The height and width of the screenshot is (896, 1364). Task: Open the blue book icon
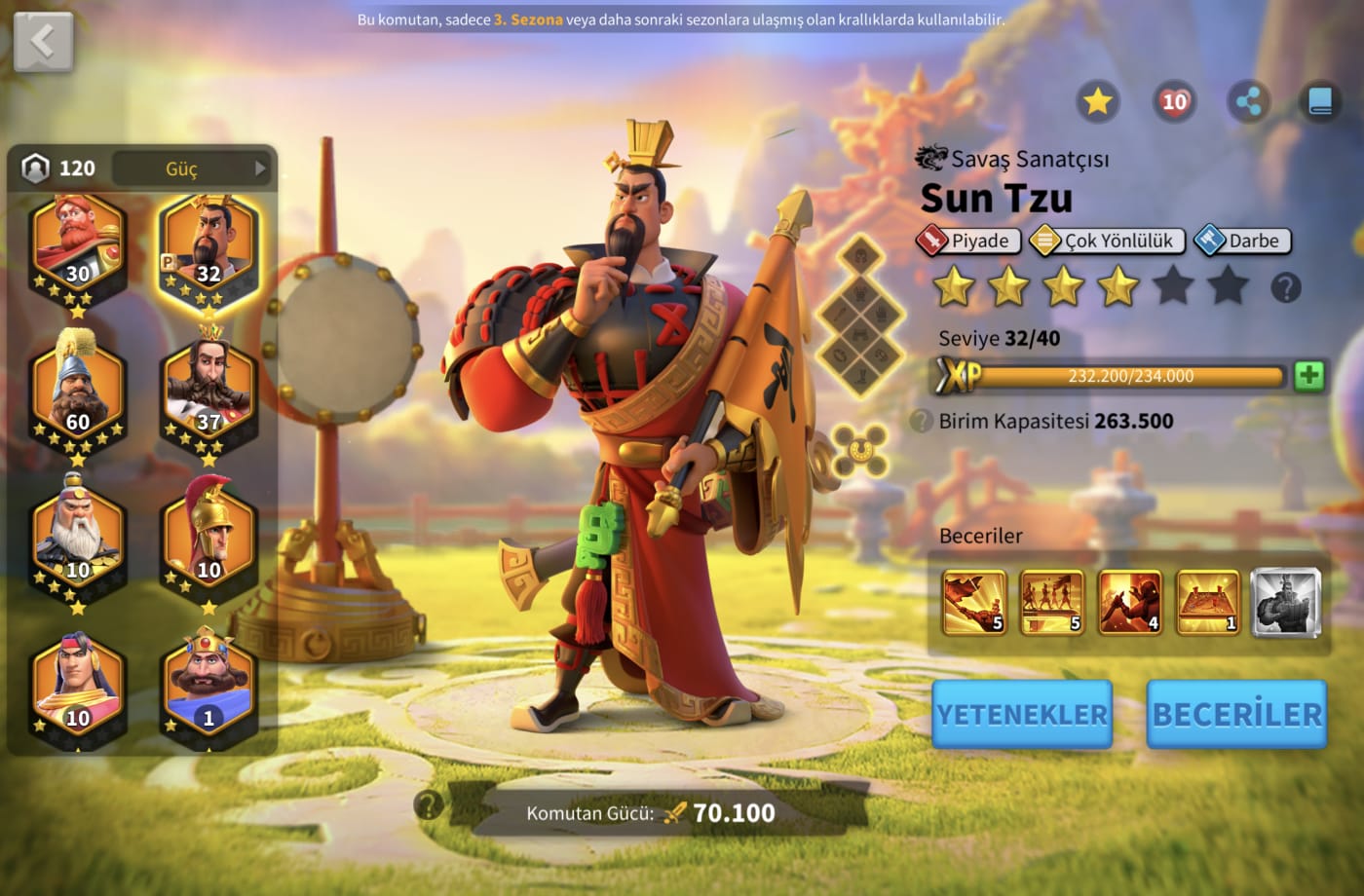tap(1320, 101)
